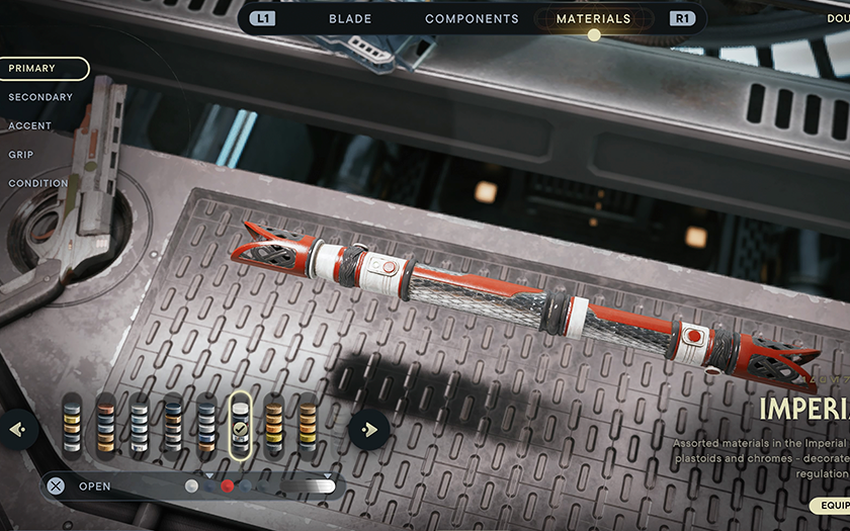Select the checkmarked material swatch
Screen dimensions: 850x531
pos(240,423)
